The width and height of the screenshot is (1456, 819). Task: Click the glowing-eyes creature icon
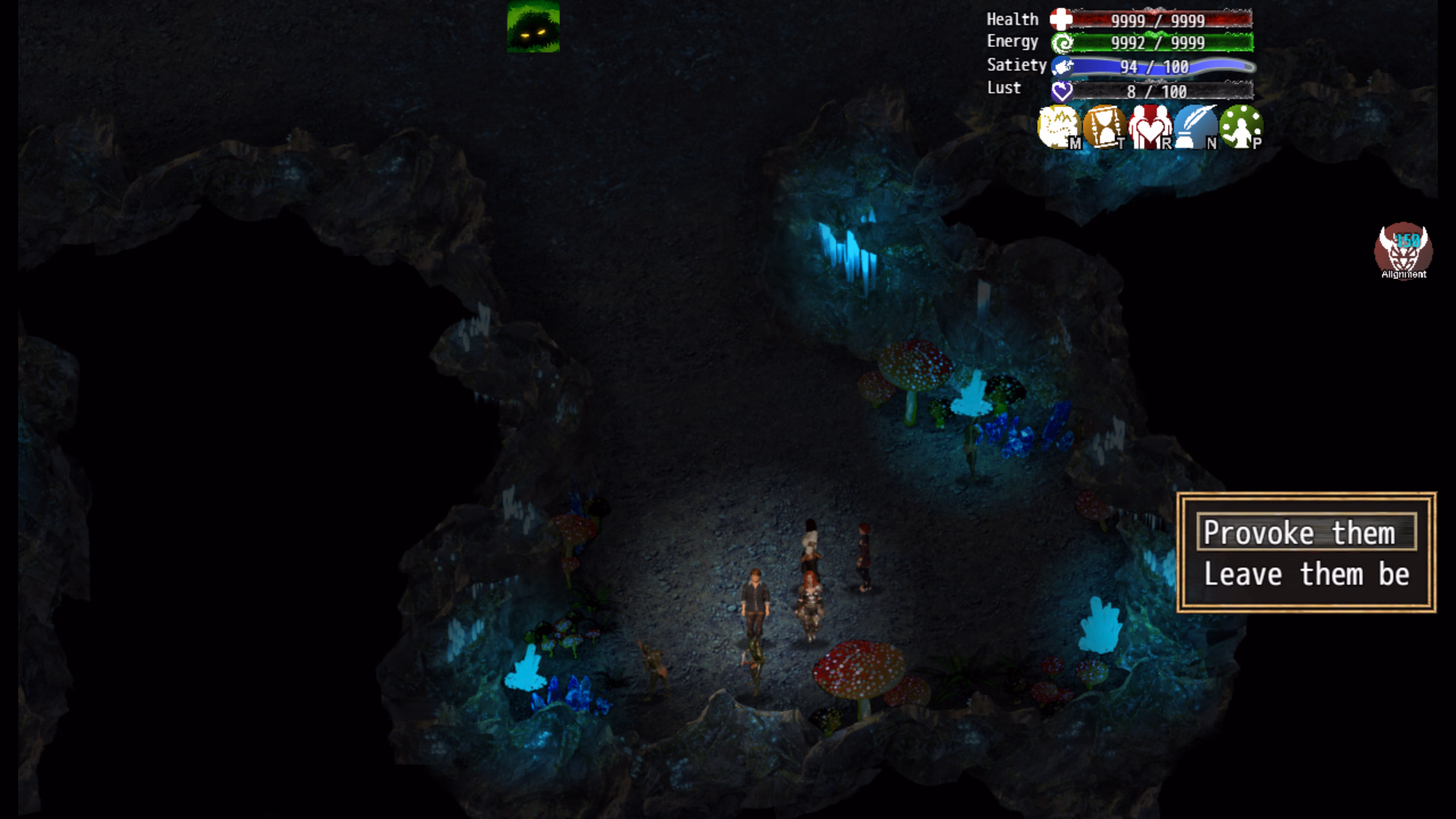pos(533,27)
